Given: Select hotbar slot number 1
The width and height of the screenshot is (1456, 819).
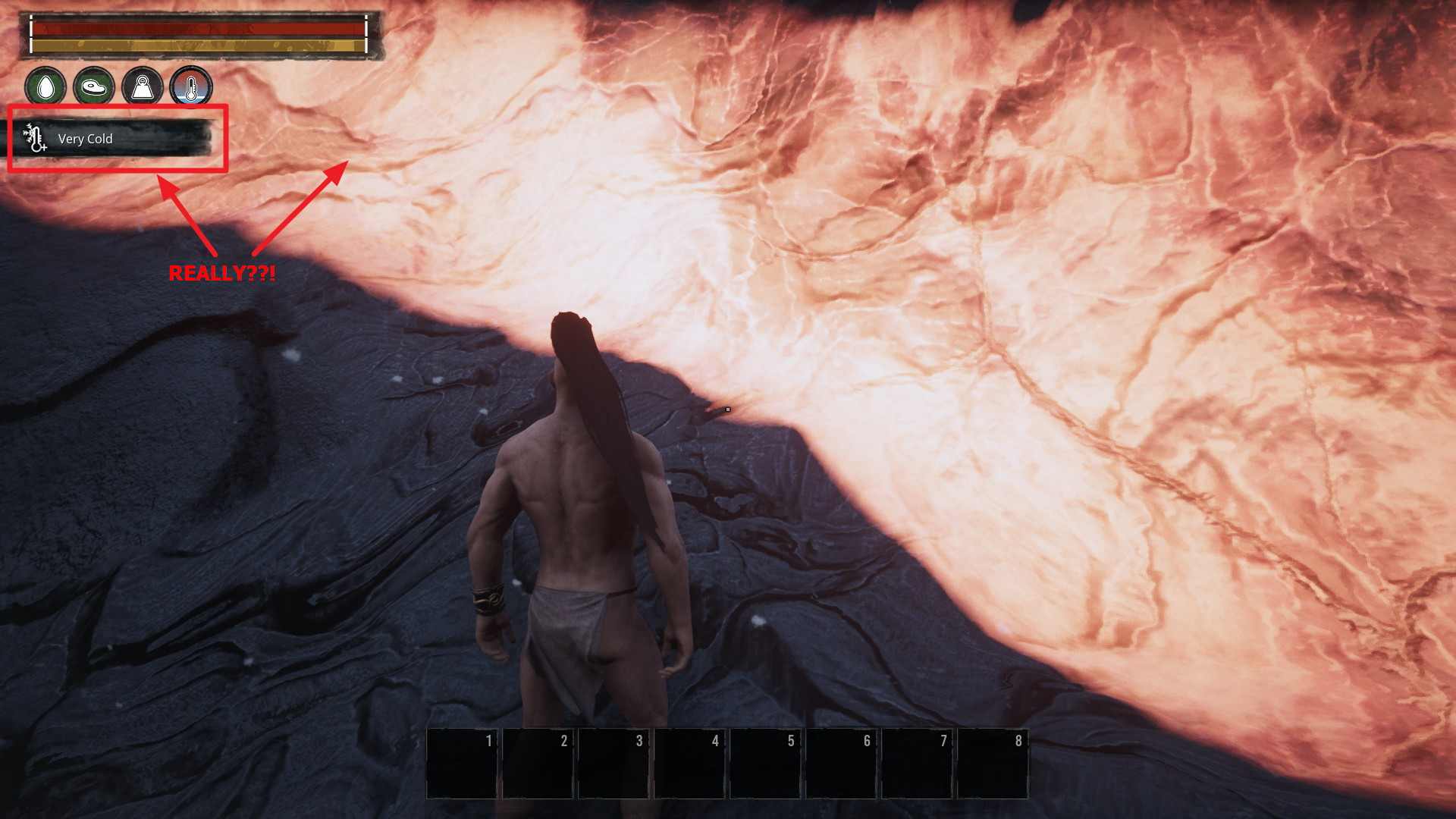Looking at the screenshot, I should coord(463,763).
